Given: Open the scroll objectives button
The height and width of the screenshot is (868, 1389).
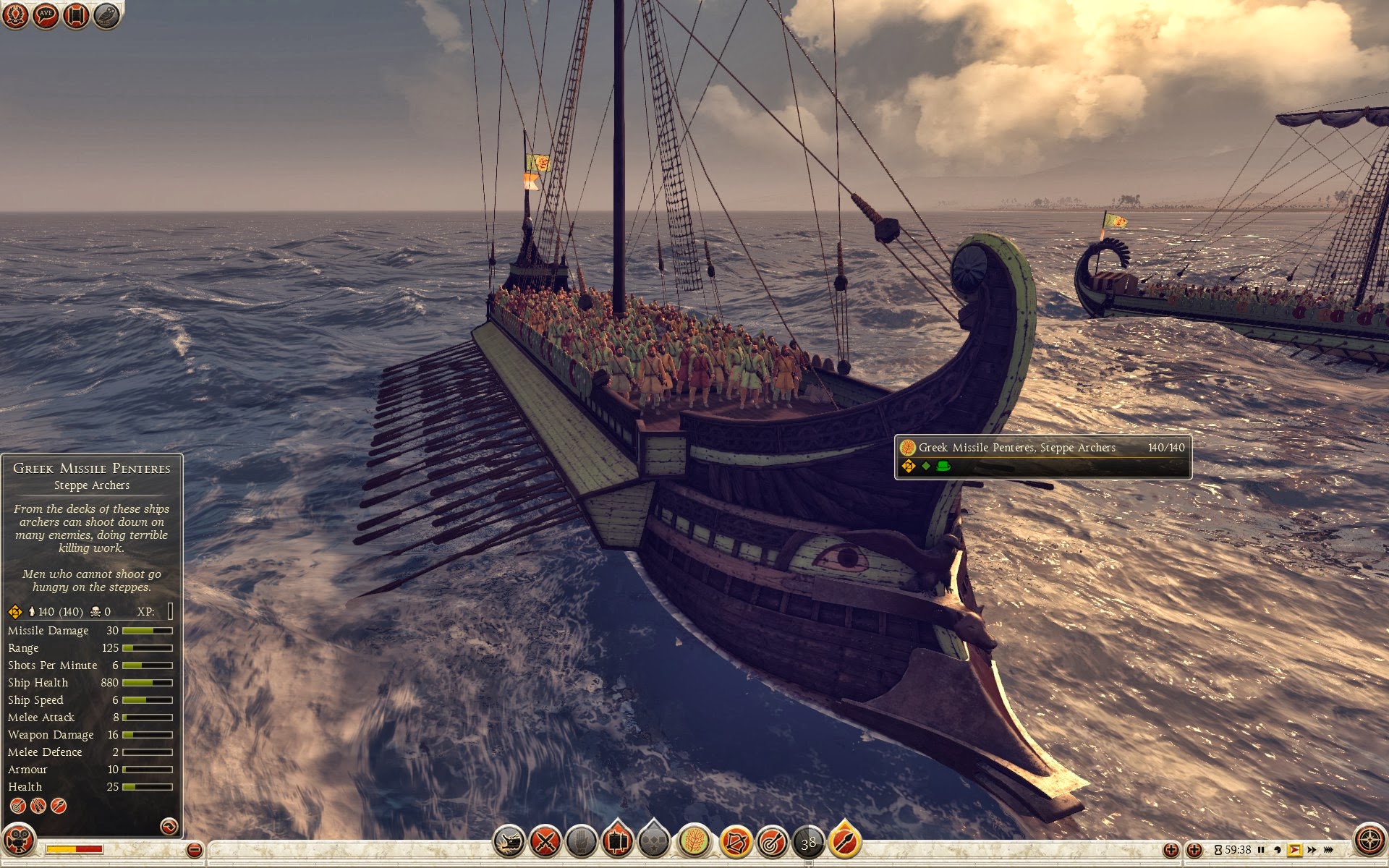Looking at the screenshot, I should click(x=76, y=15).
